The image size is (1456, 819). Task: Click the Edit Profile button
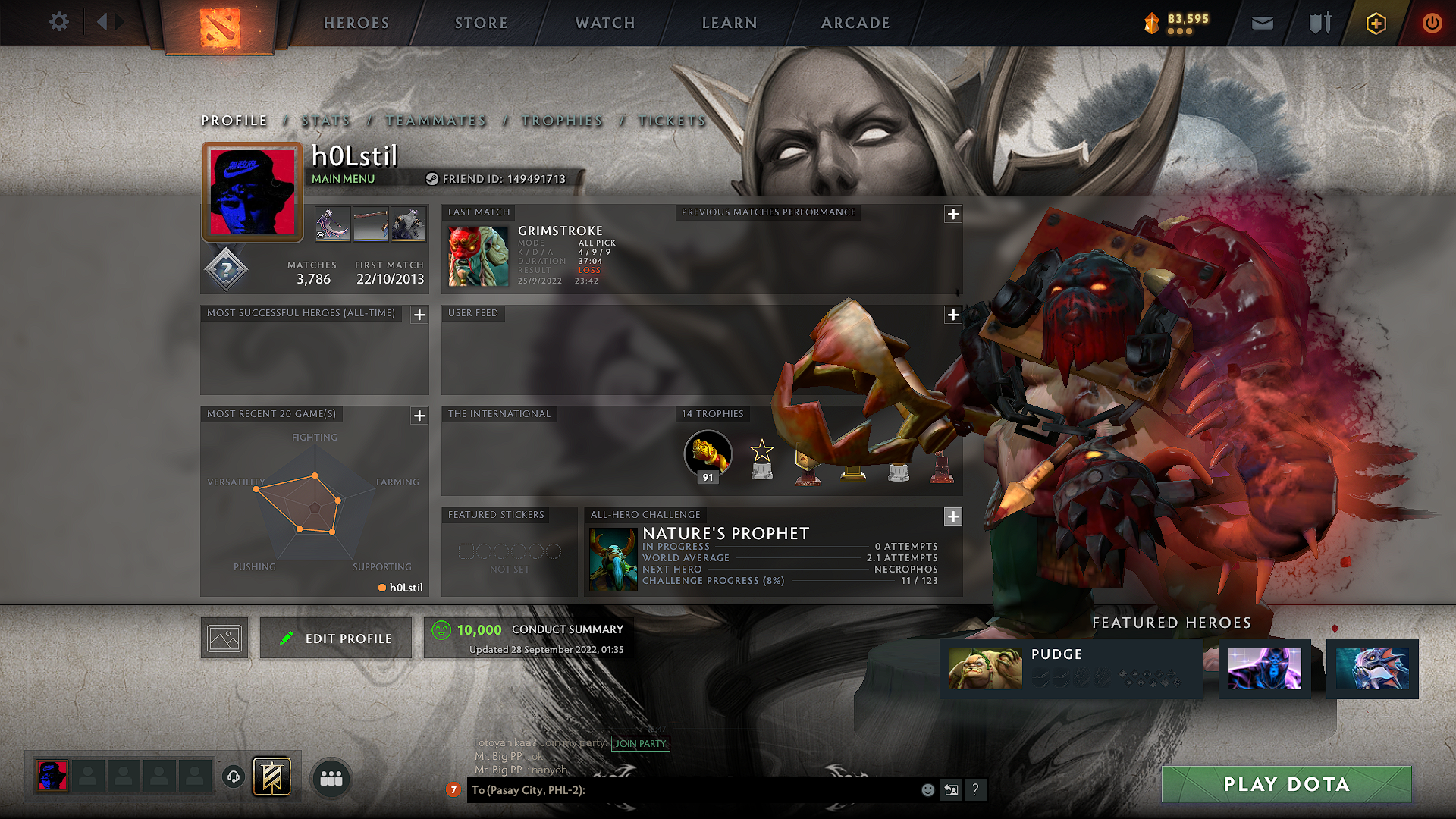(336, 639)
